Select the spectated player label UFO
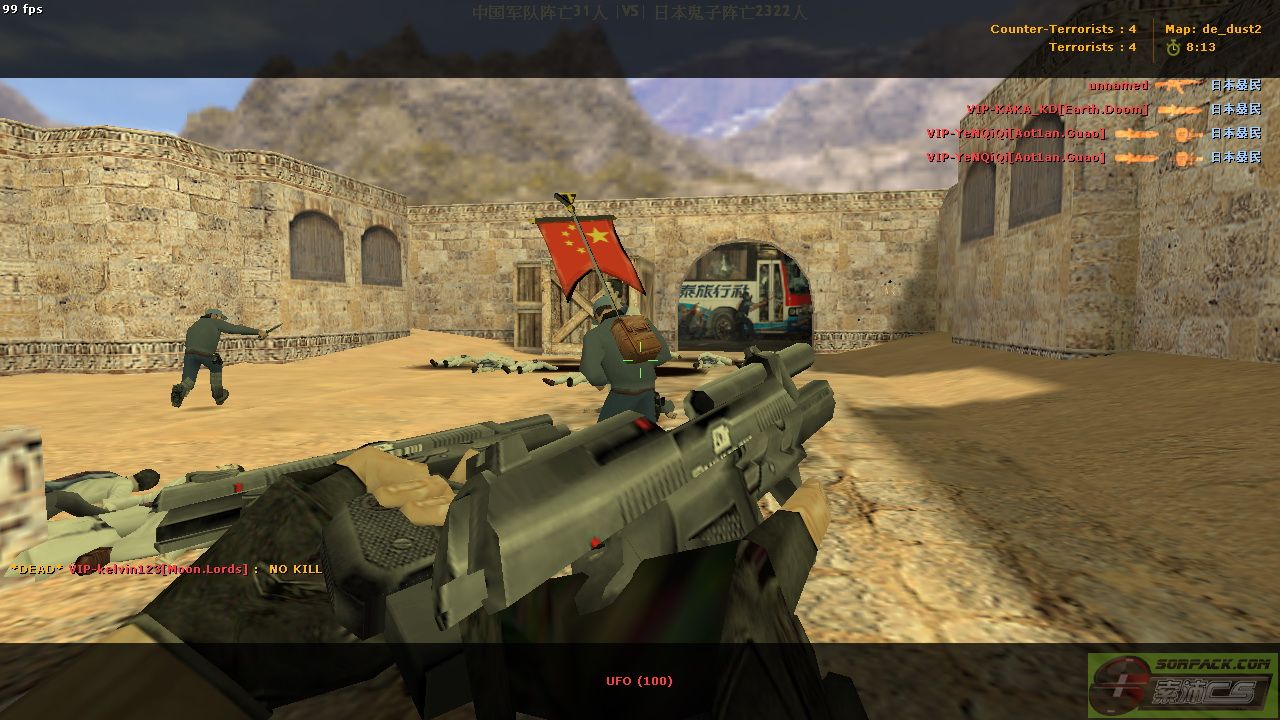 pos(639,681)
